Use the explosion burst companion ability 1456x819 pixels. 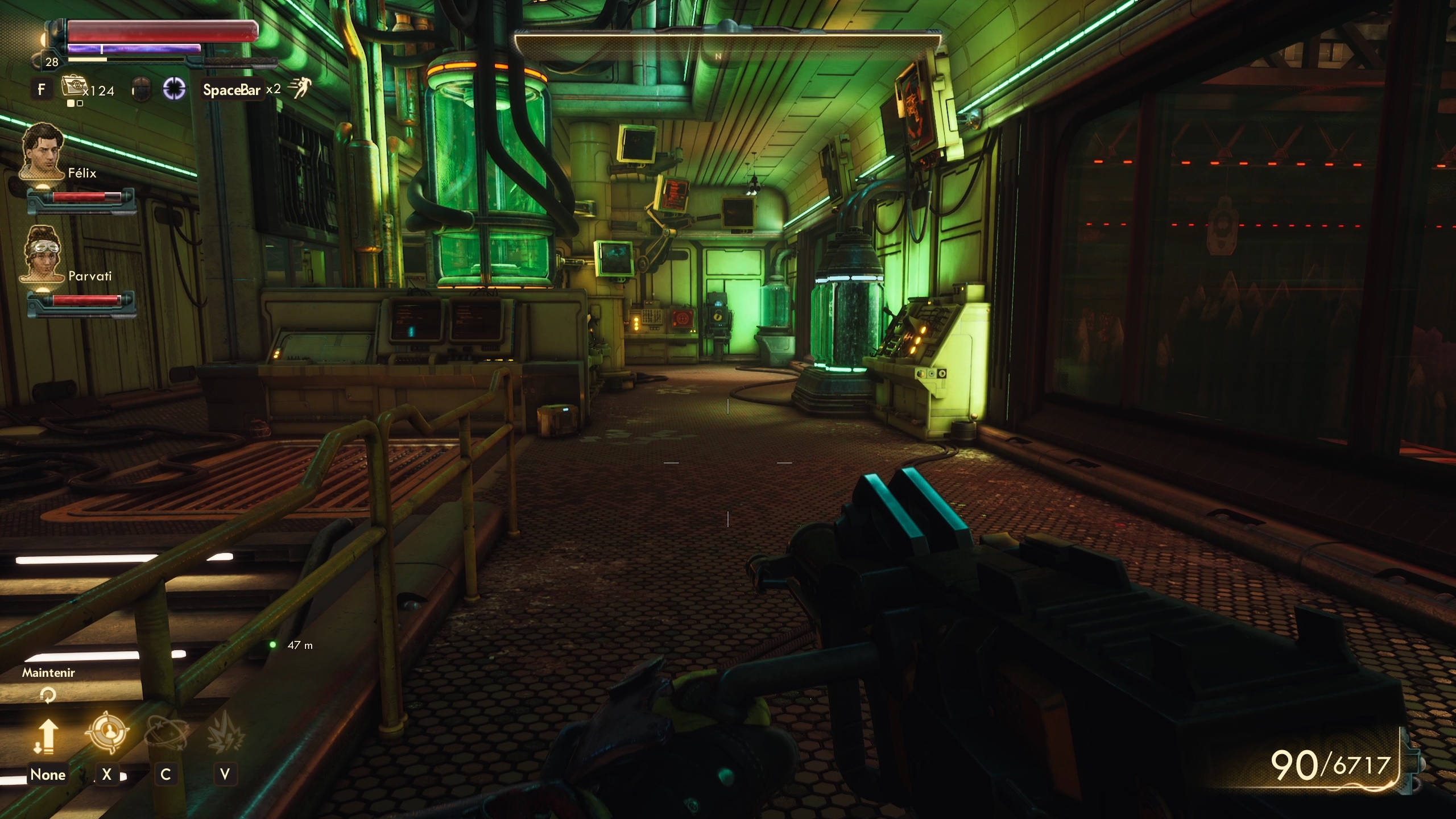[x=225, y=733]
